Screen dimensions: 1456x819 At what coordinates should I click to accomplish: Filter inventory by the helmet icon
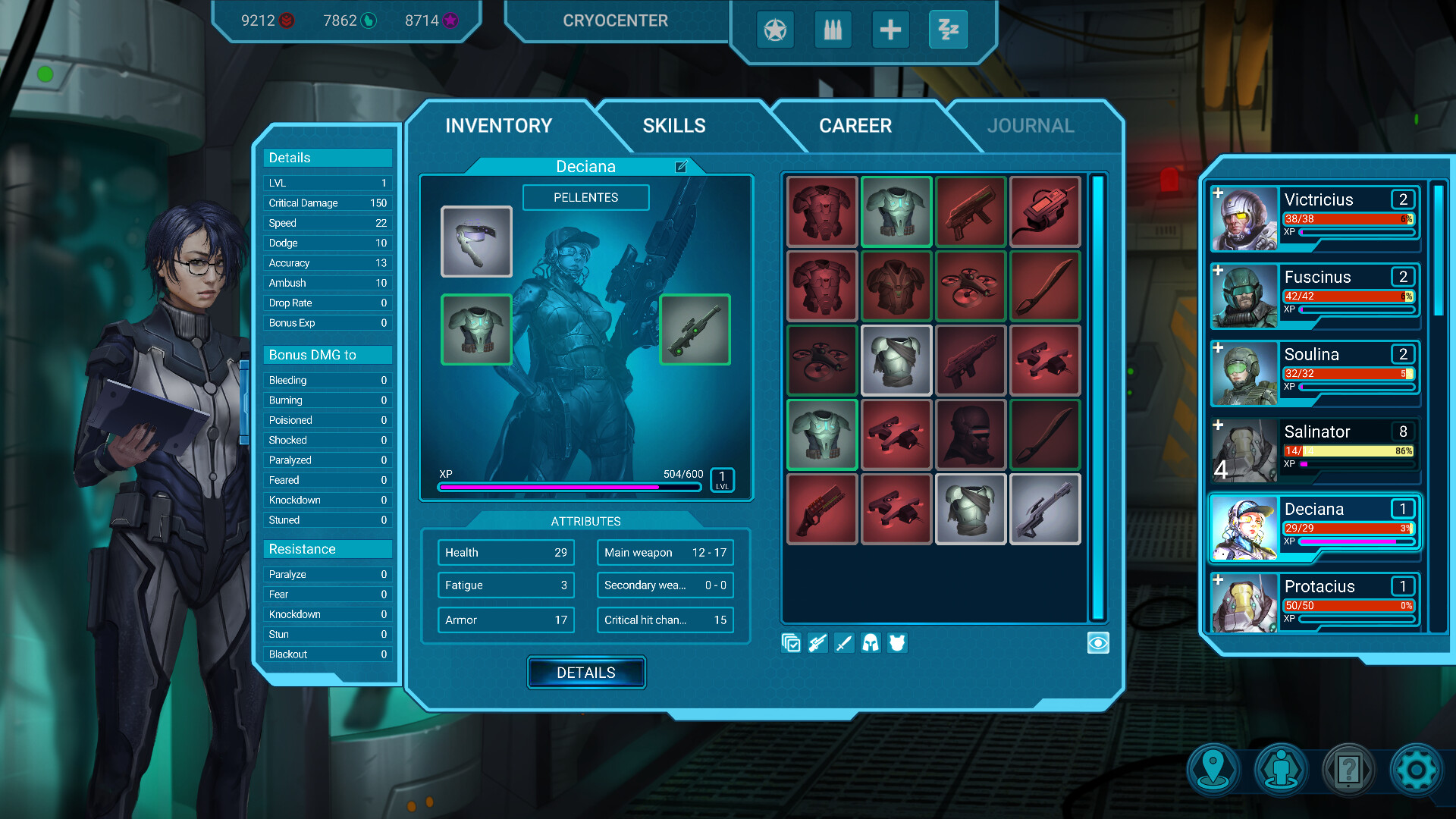coord(870,643)
